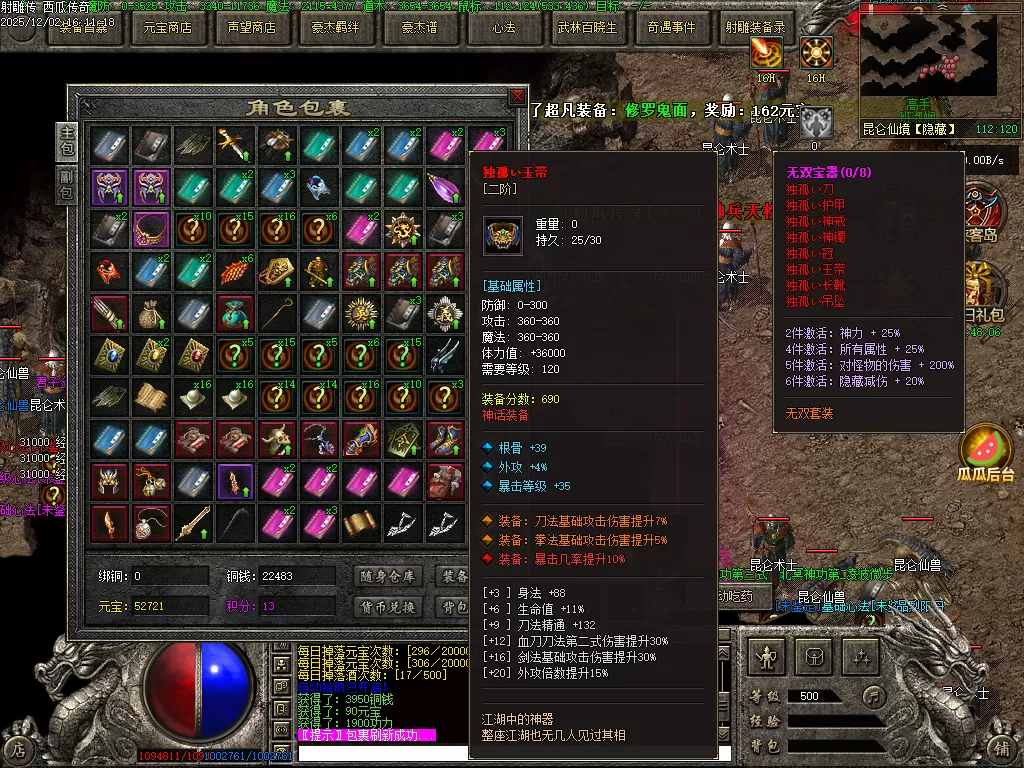
Task: Click the 货币兑换 currency exchange button
Action: 389,606
